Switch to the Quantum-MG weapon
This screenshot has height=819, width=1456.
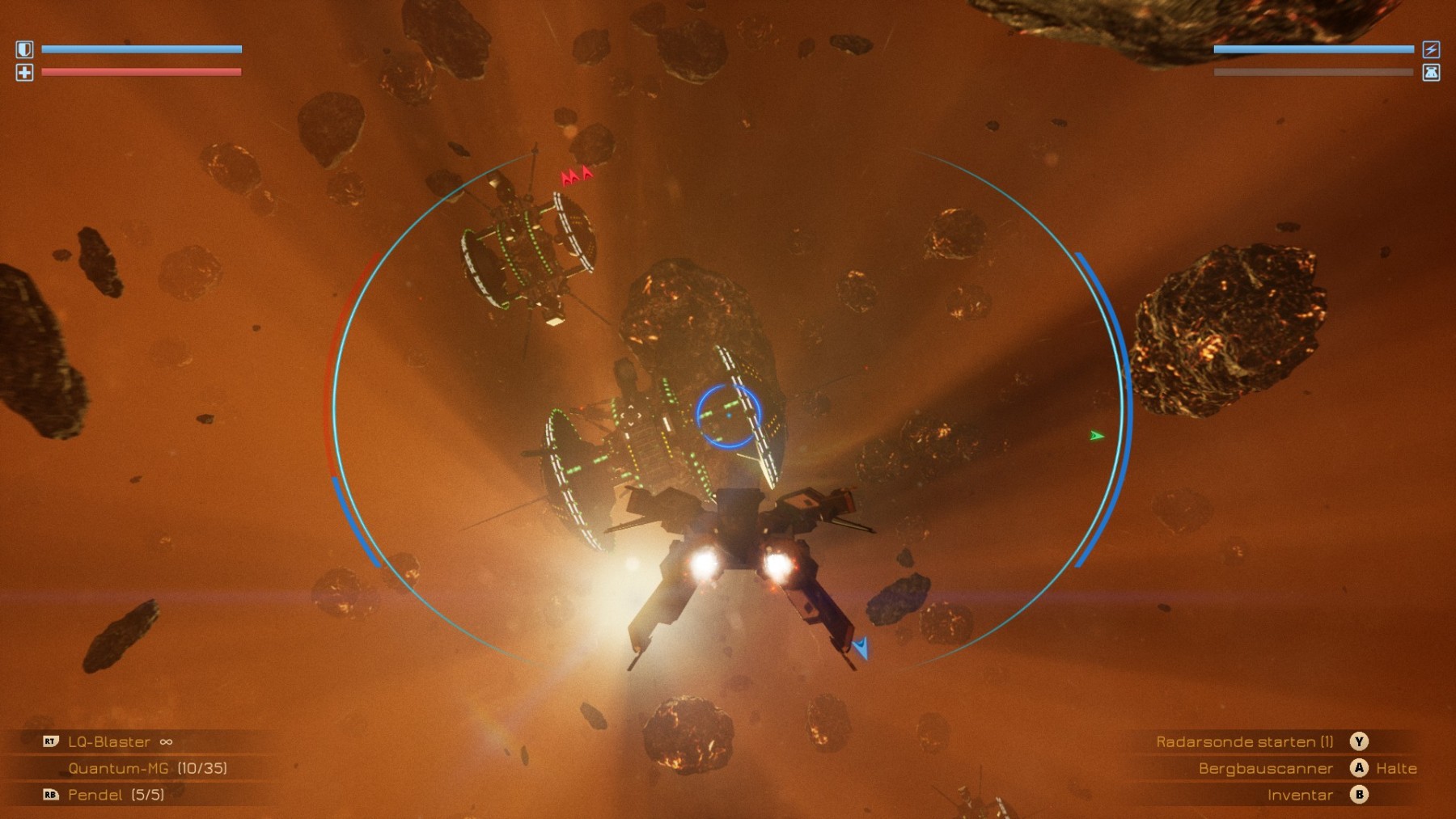[x=119, y=769]
